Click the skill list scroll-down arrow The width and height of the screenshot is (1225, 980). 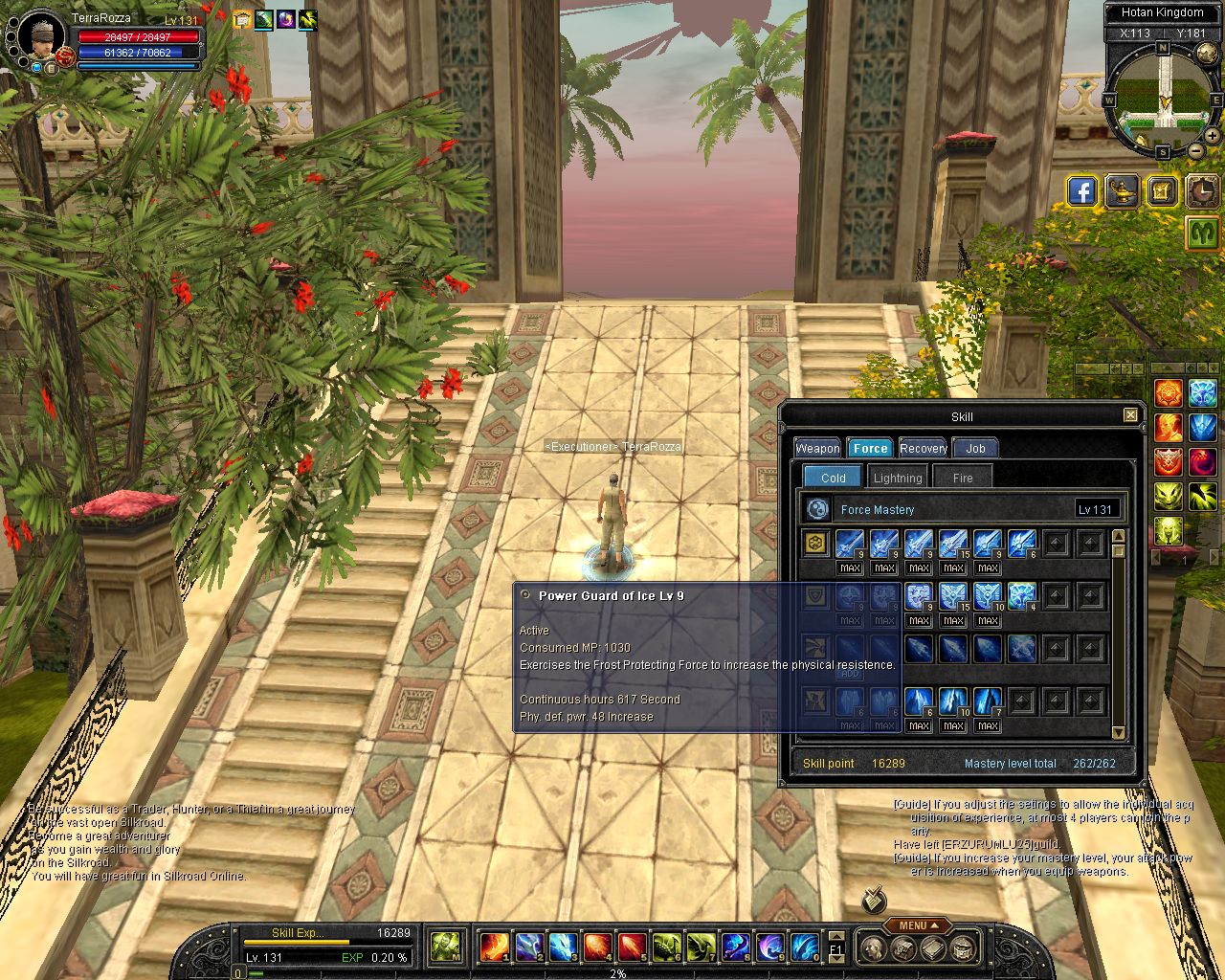(x=1118, y=733)
